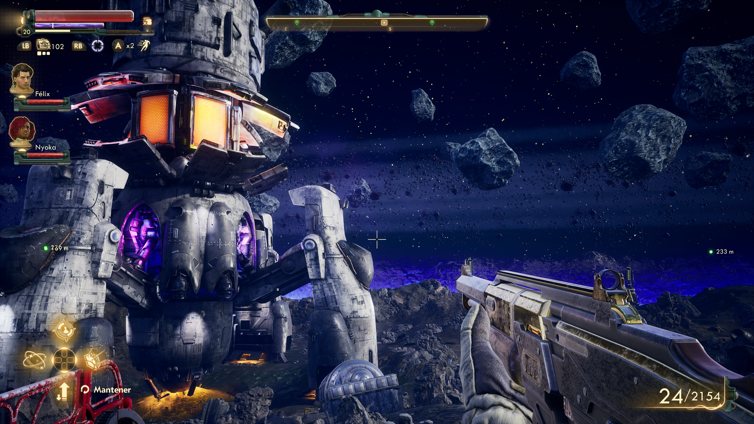
Task: Select Félix's companion portrait
Action: click(x=22, y=78)
